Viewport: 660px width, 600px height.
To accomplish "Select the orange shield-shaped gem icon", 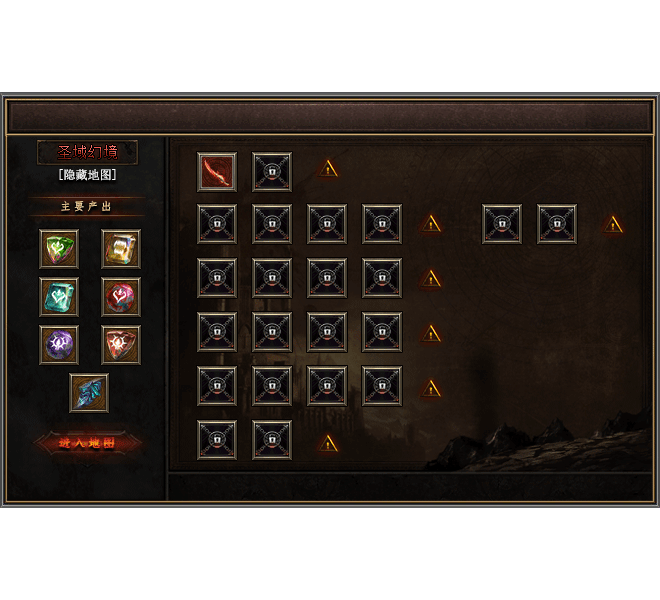I will (121, 345).
